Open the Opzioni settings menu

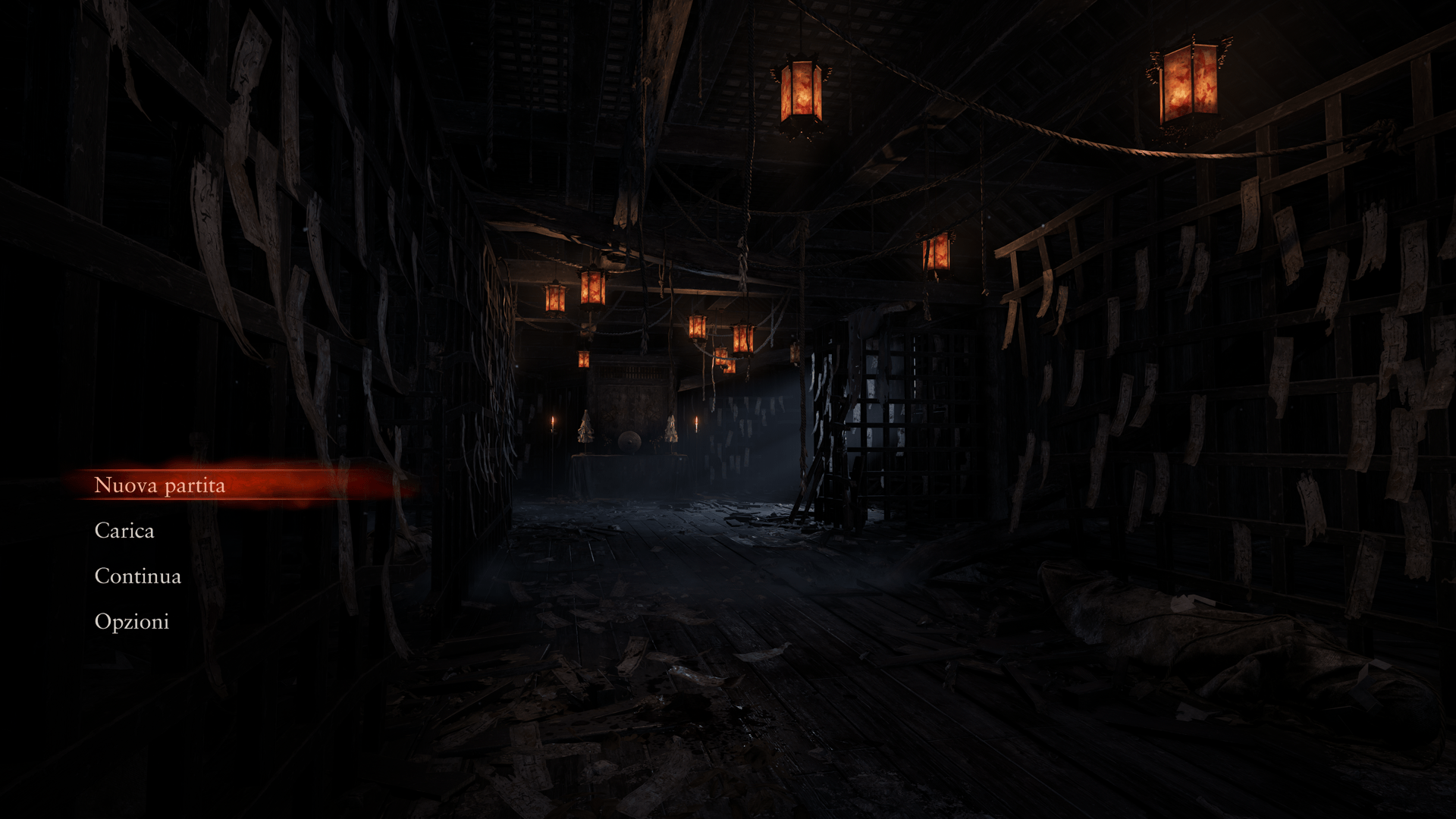[x=132, y=622]
